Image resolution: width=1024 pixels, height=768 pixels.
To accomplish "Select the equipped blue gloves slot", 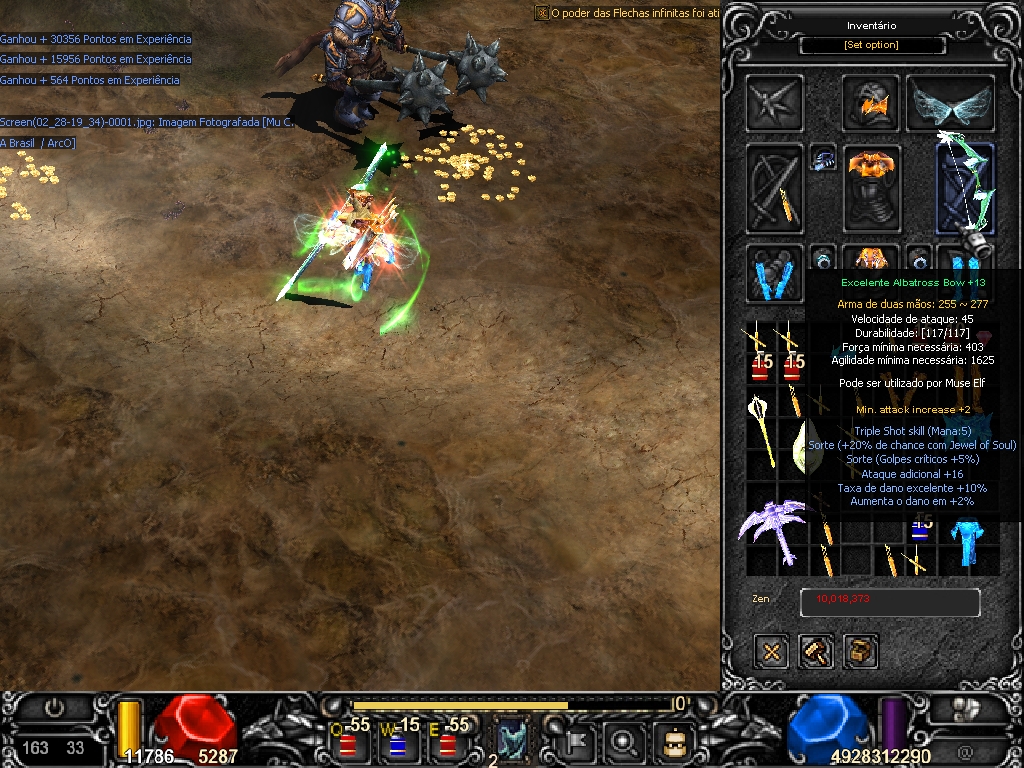I will 774,272.
